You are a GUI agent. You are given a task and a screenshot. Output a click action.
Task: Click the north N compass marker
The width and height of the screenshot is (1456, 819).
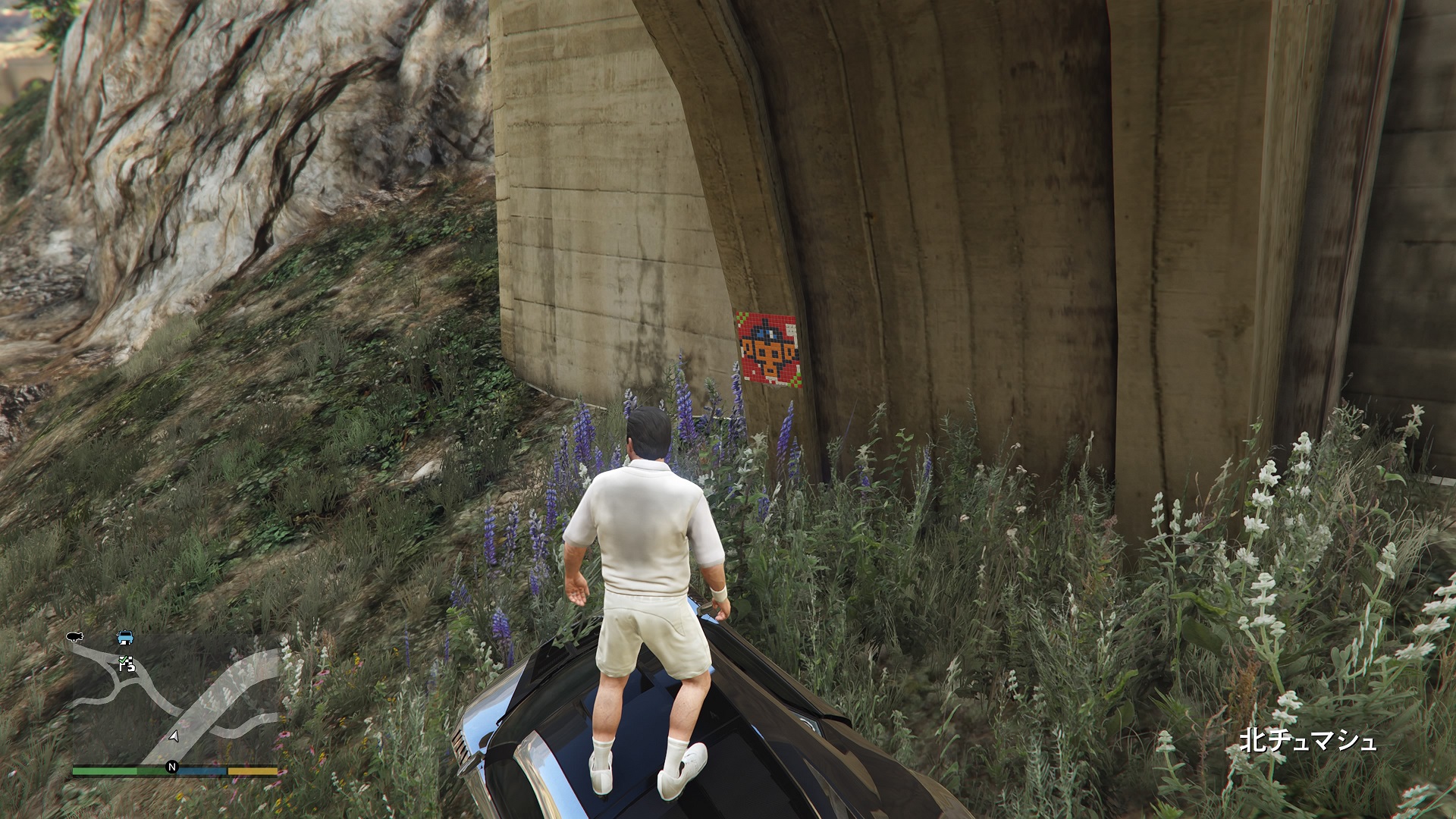pyautogui.click(x=172, y=767)
